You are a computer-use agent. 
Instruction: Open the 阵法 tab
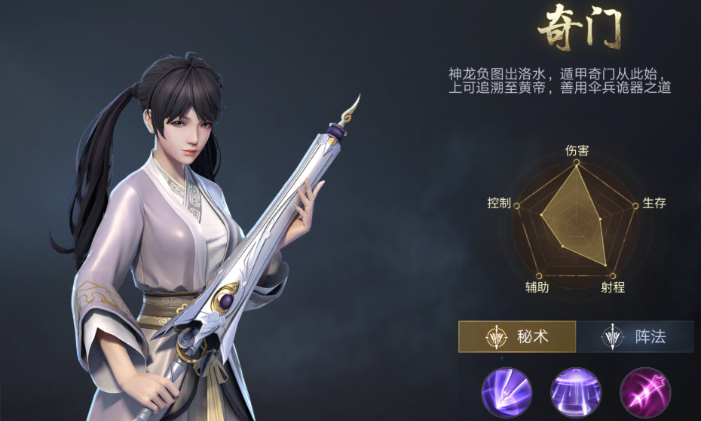click(634, 337)
